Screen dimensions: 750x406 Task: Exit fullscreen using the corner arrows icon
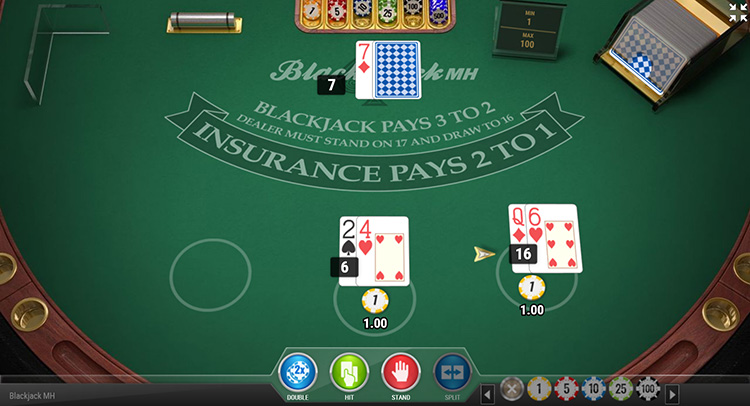pos(738,12)
